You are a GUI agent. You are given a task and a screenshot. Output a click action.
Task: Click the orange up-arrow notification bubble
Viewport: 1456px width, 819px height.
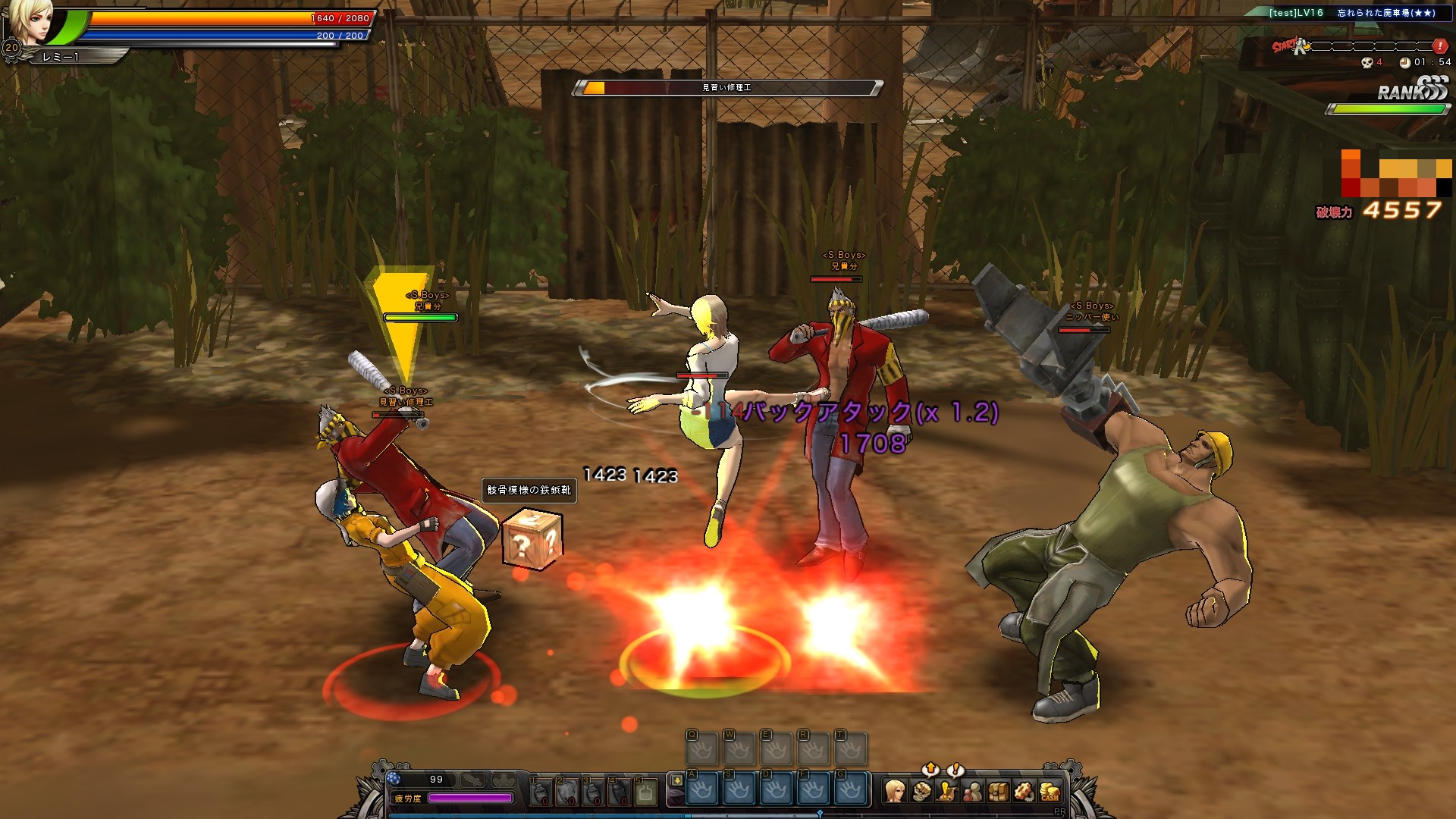(x=931, y=769)
